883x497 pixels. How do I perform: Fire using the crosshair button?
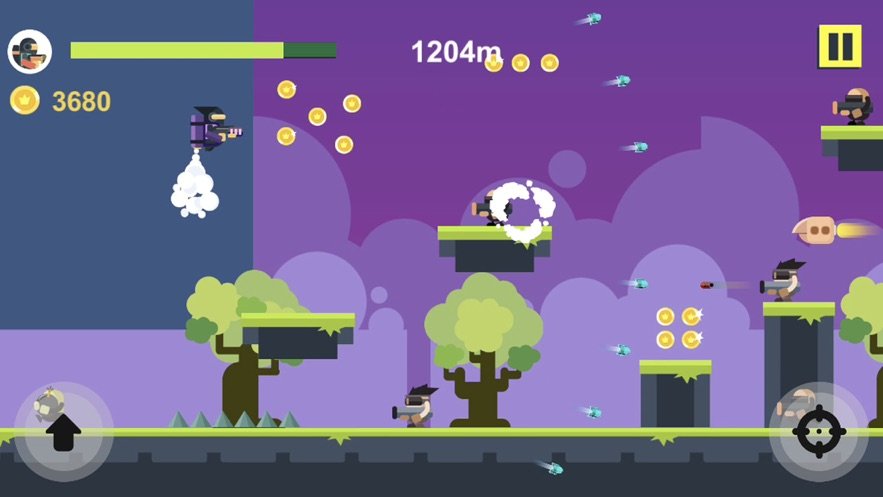[x=818, y=432]
